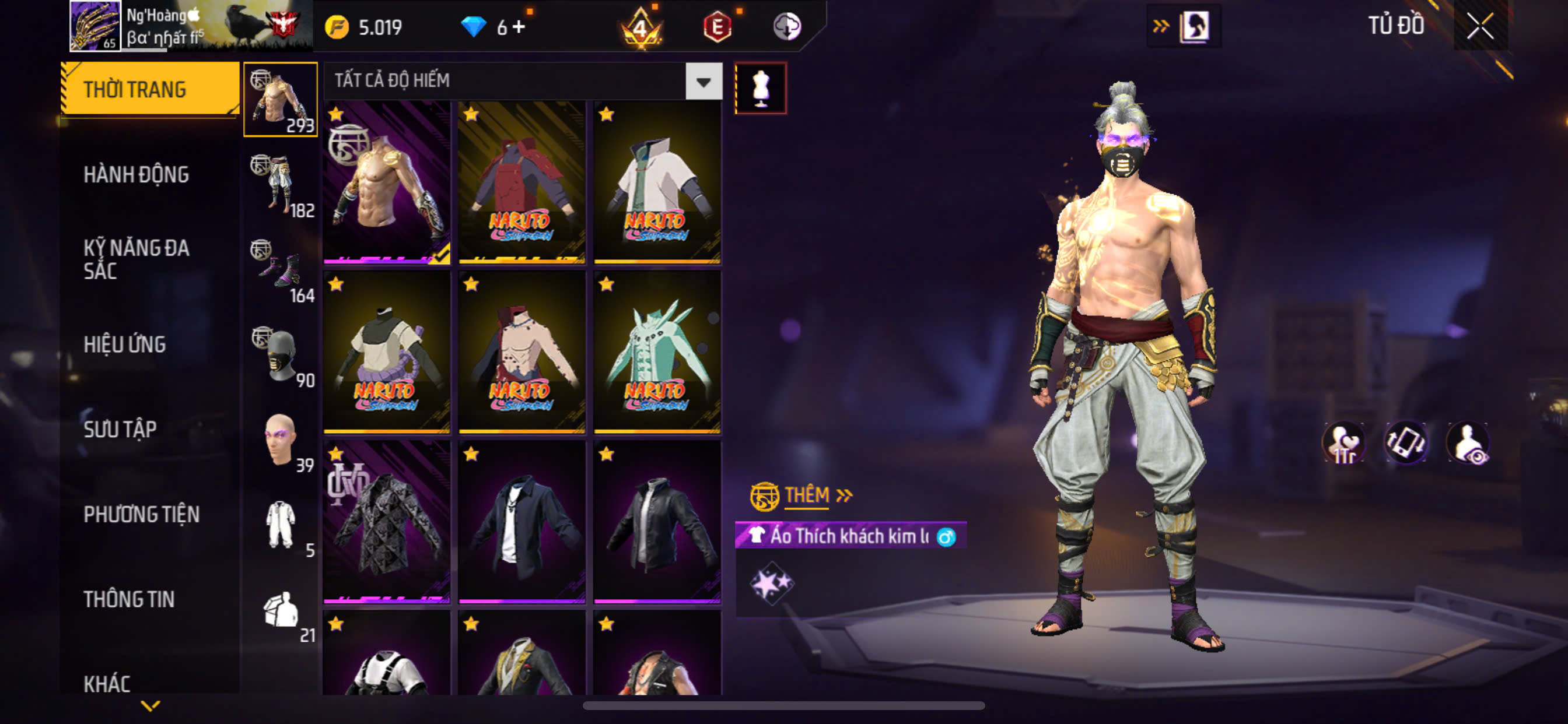Equip the golden shirtless torso top
This screenshot has width=1568, height=724.
tap(387, 182)
